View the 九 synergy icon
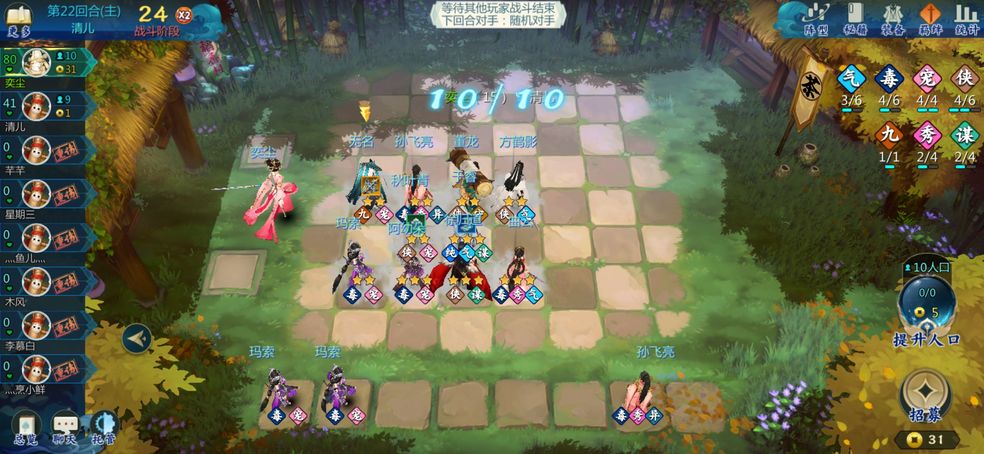 point(889,135)
